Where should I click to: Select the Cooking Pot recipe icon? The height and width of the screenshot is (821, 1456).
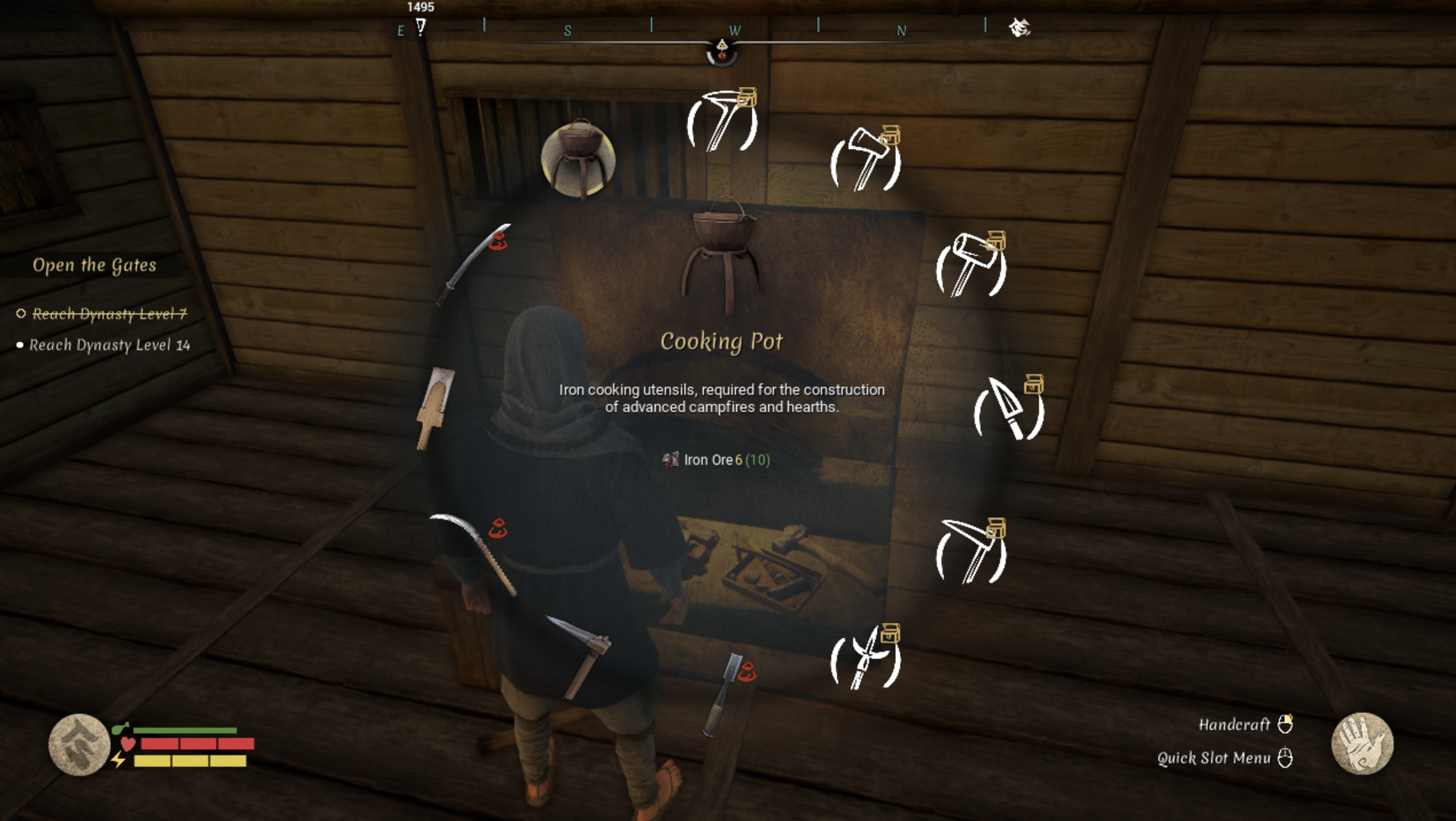pos(577,158)
